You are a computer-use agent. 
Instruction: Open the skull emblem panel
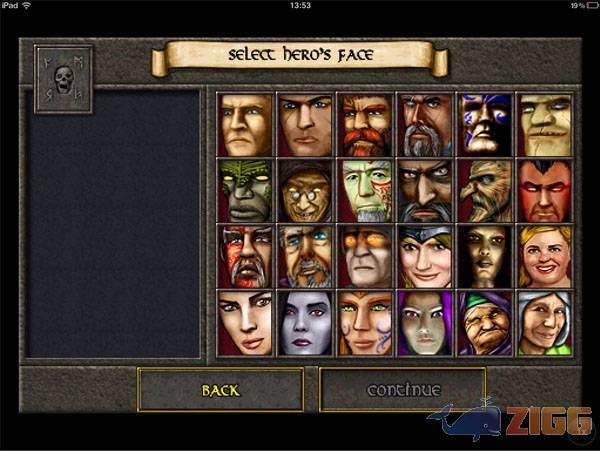point(63,78)
